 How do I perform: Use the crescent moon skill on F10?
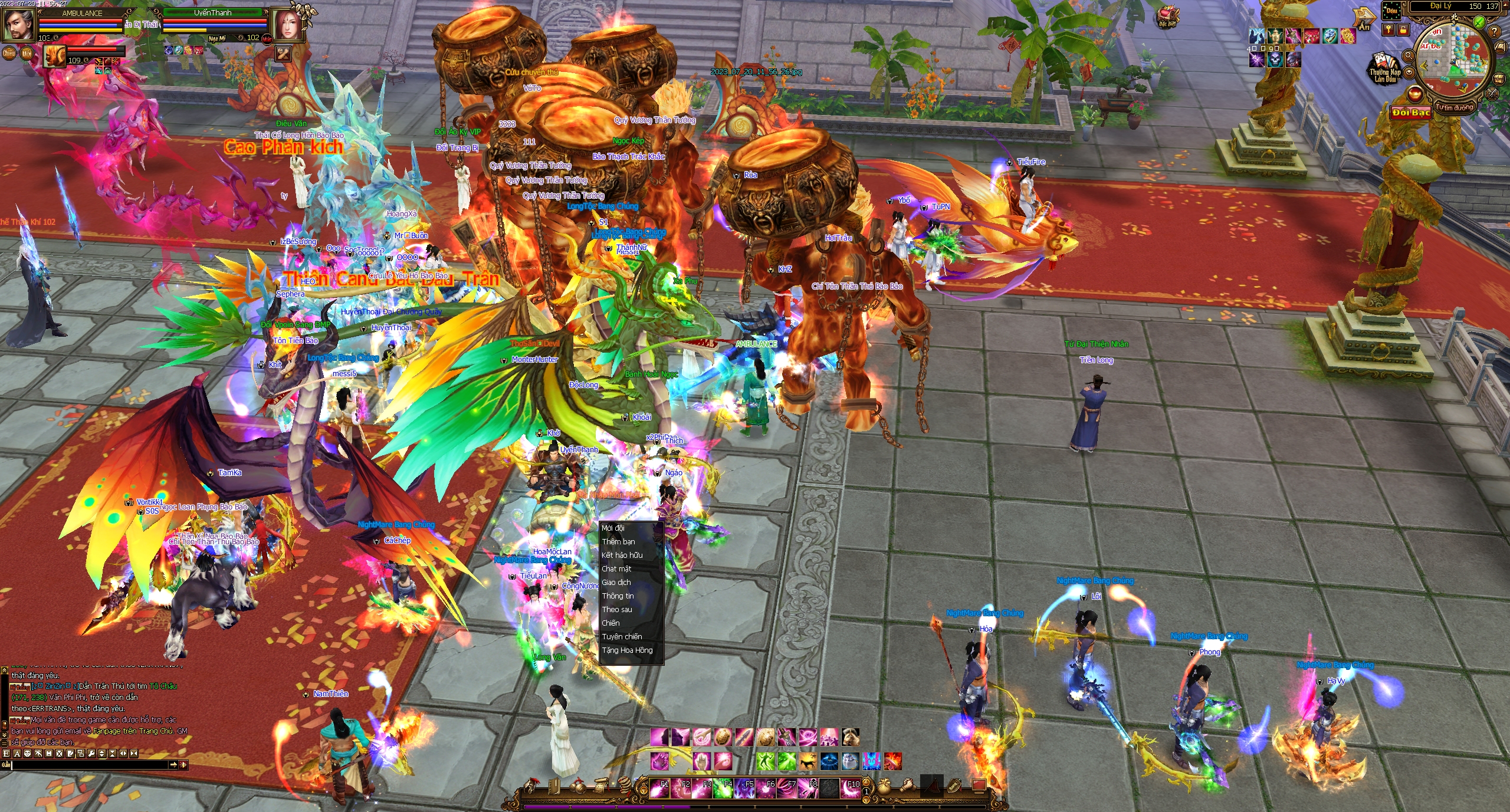[849, 788]
